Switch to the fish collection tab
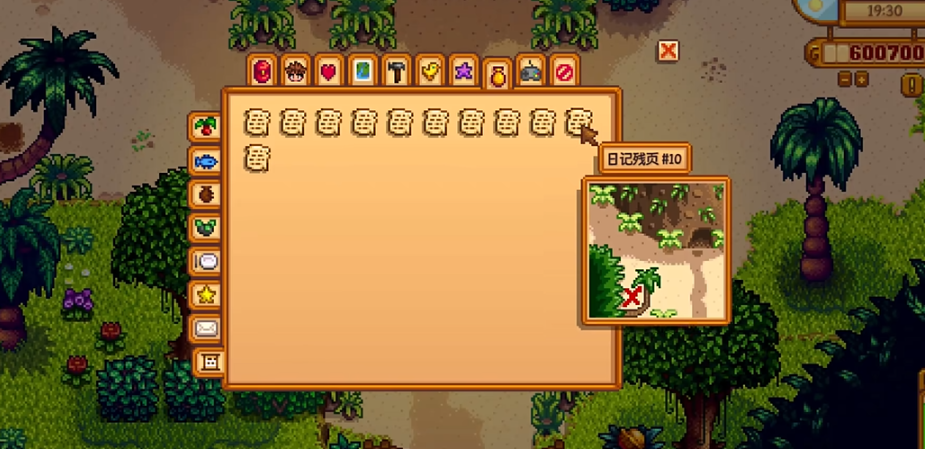 point(206,161)
